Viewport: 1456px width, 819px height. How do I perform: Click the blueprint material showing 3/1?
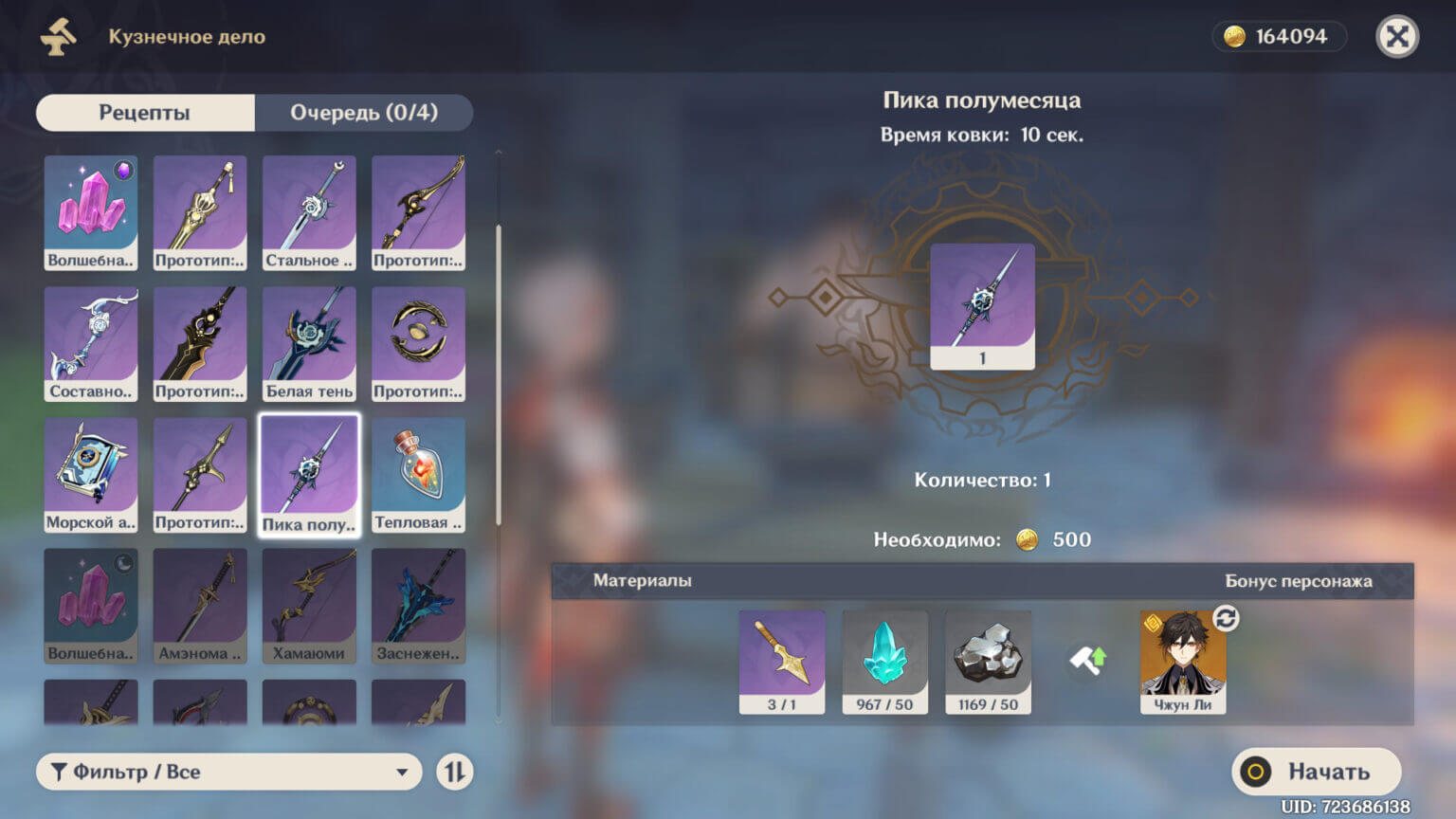coord(781,662)
